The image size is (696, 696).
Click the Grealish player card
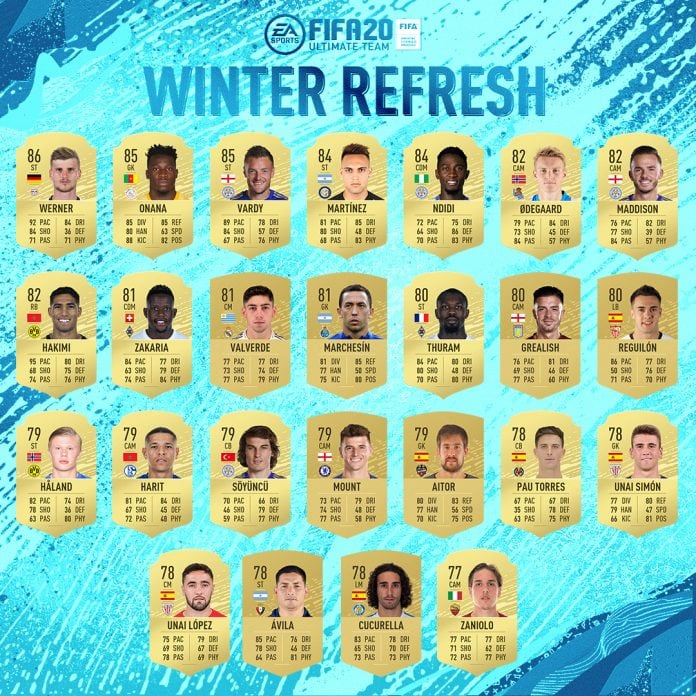(540, 335)
